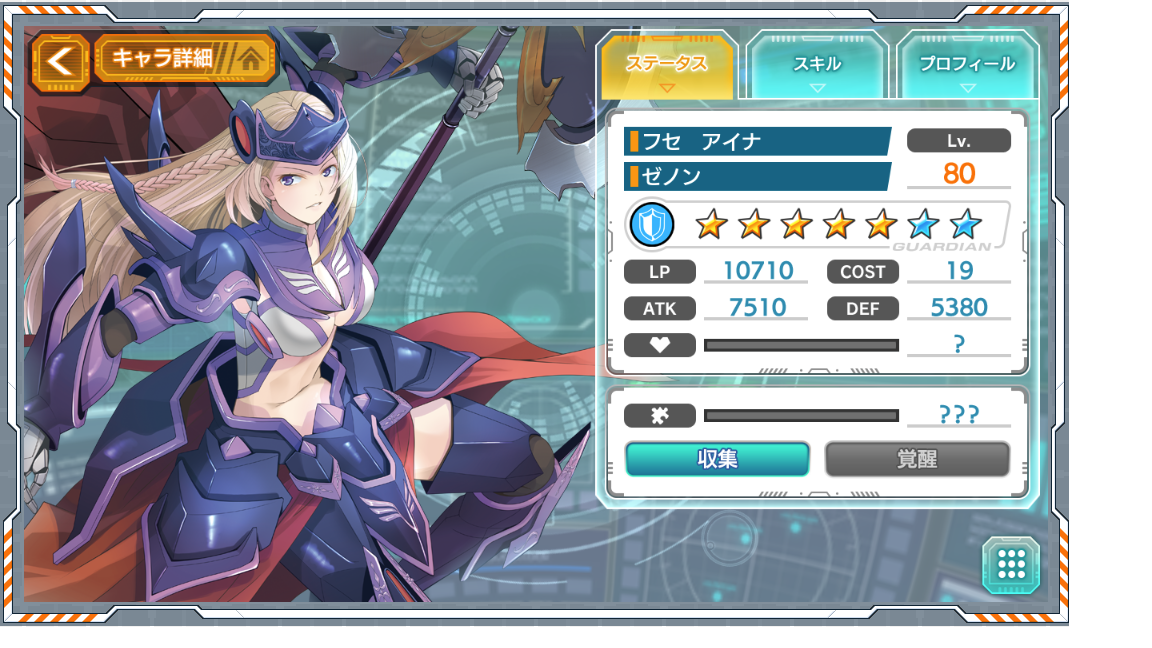The image size is (1152, 648).
Task: Open the grid menu button
Action: tap(1011, 565)
